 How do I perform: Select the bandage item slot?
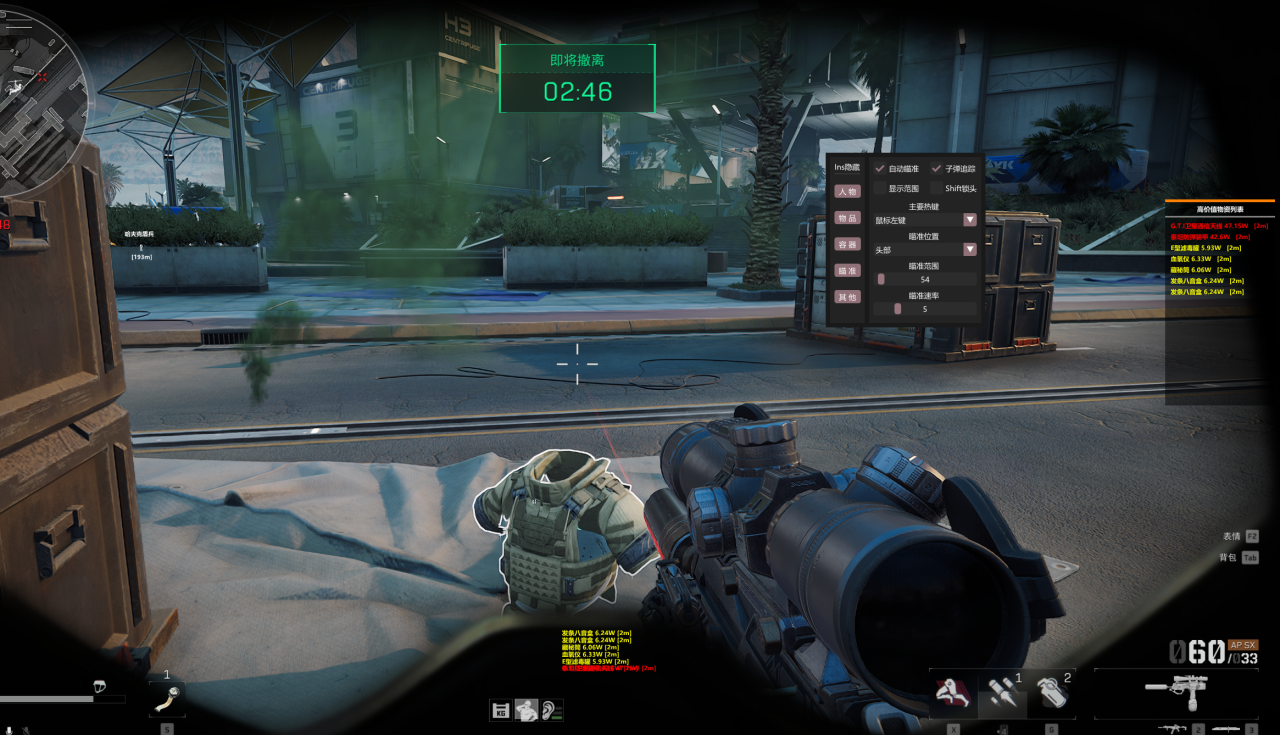[x=168, y=696]
